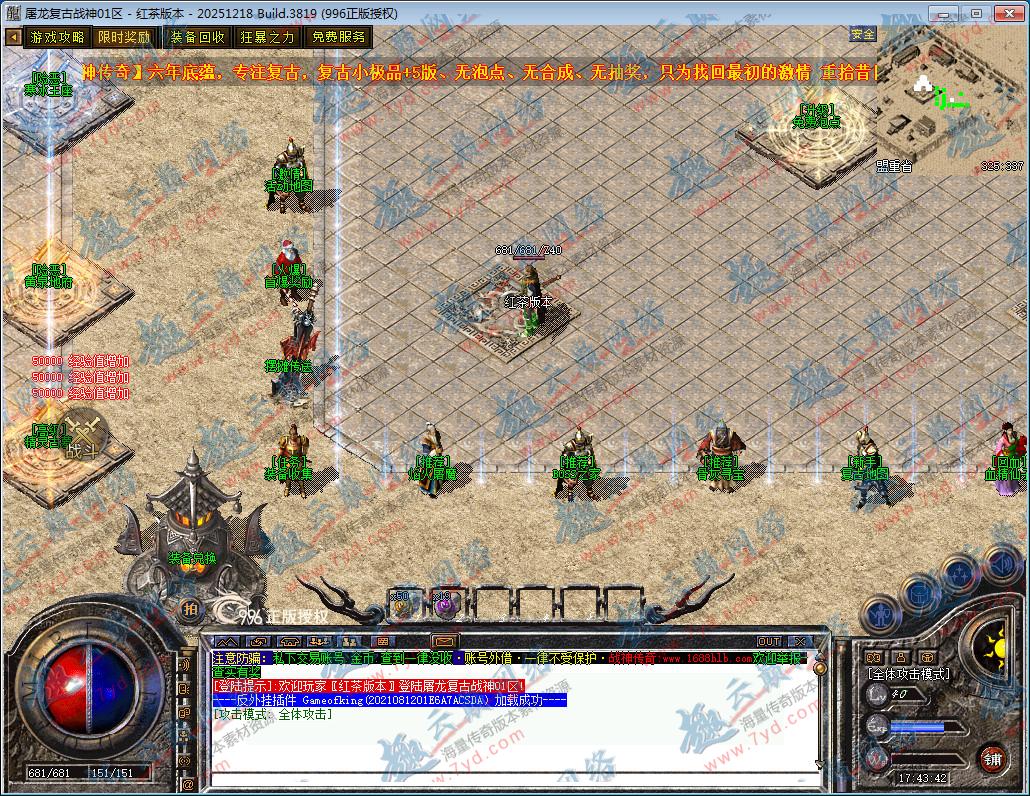Open the 装备回收 equipment recycling menu
This screenshot has height=796, width=1030.
pos(197,37)
